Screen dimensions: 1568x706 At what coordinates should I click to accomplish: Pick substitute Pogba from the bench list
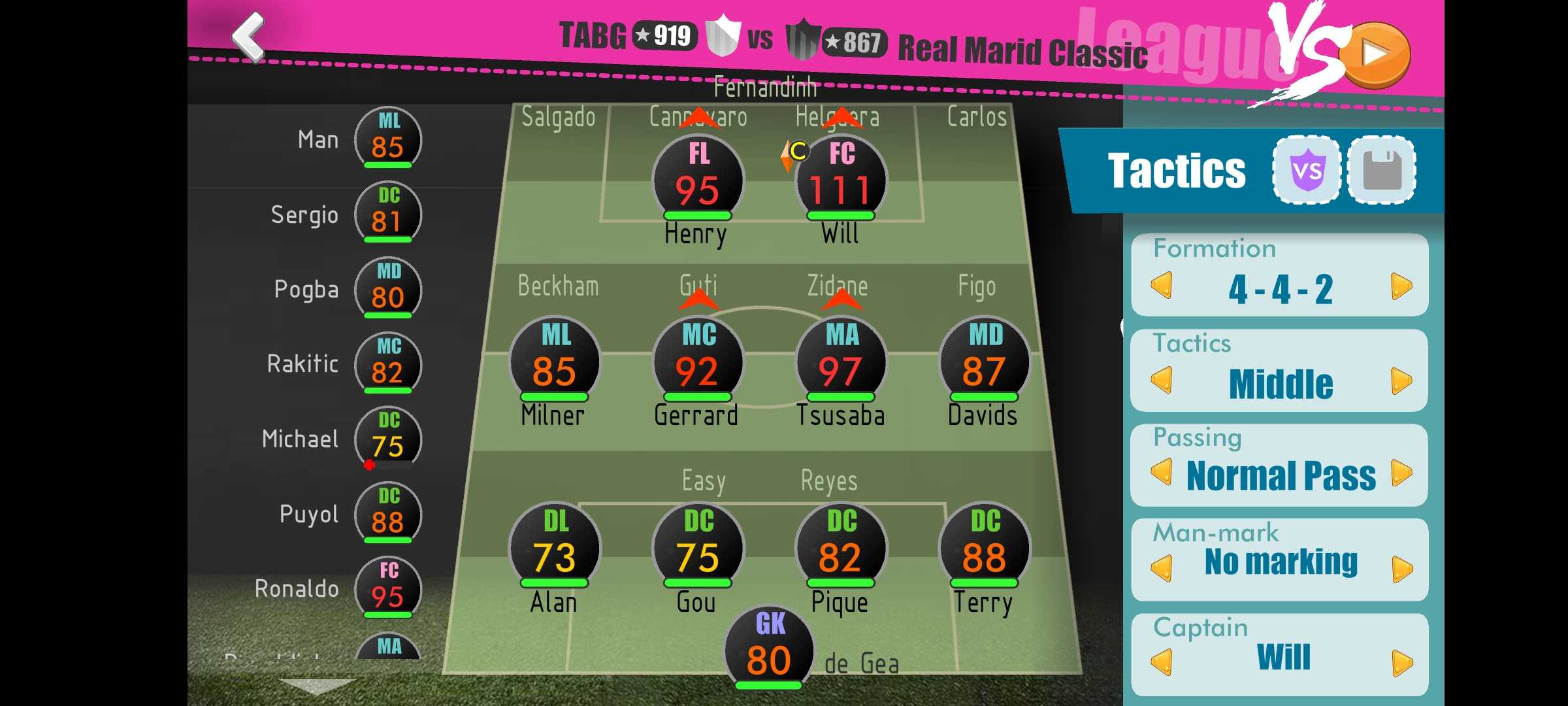(387, 289)
